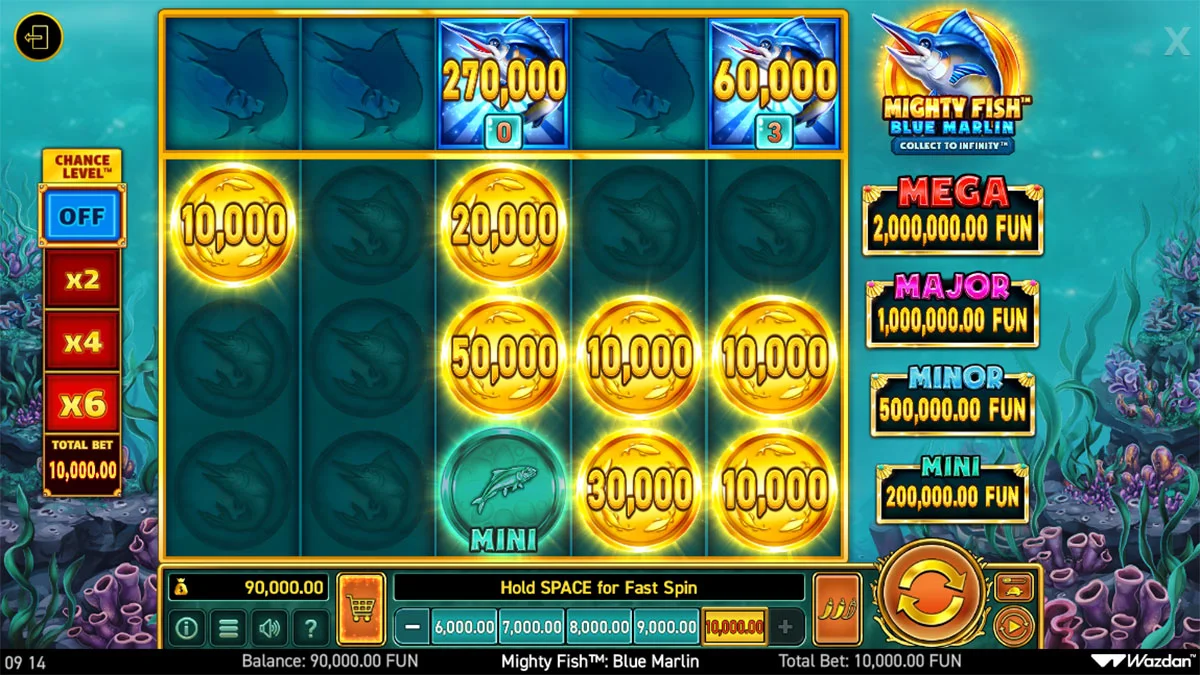Exit the game via the door icon
This screenshot has height=675, width=1200.
38,38
